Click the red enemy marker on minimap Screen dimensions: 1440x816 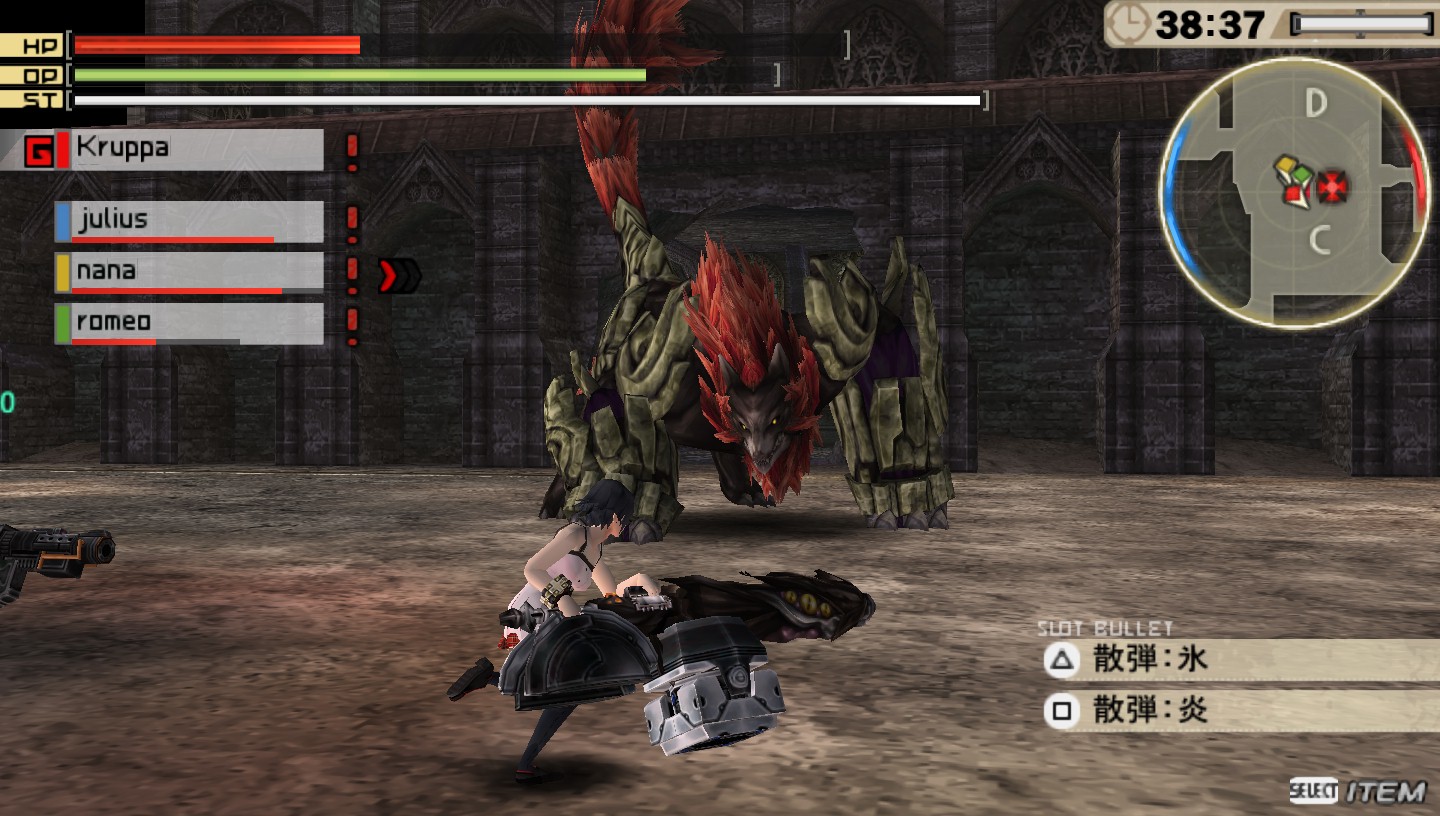tap(1333, 187)
